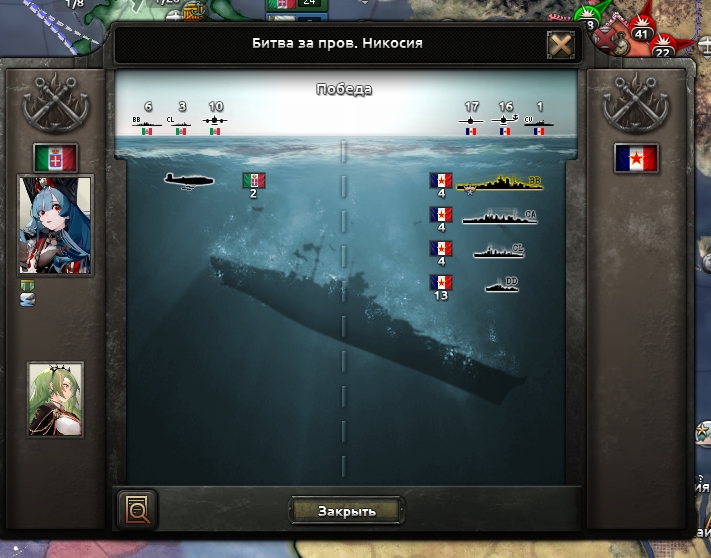The image size is (711, 558).
Task: Select the blue-haired admiral portrait
Action: [55, 224]
